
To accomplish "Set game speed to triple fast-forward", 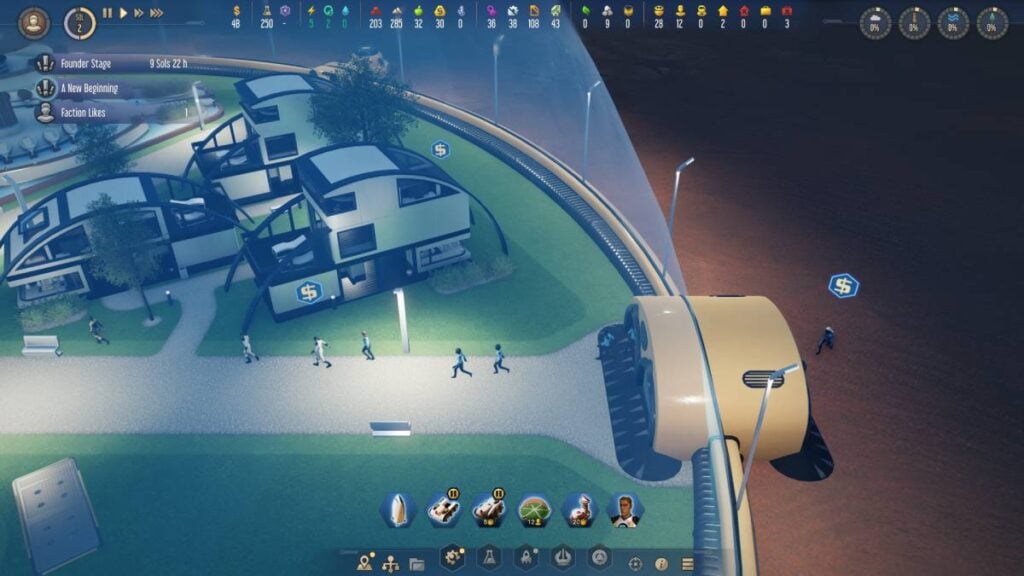I will 157,13.
